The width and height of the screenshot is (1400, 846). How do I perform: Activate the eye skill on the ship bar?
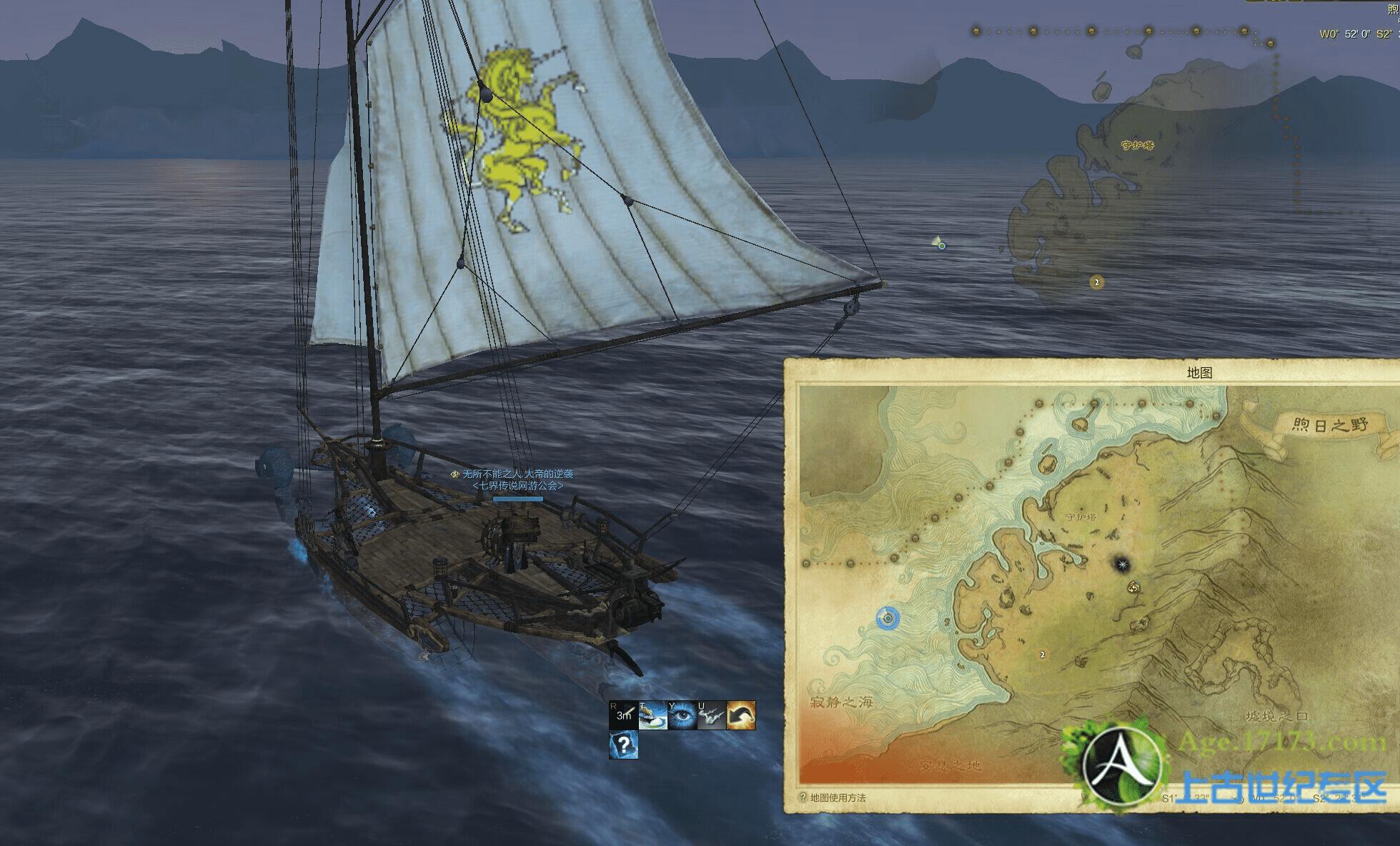[682, 715]
